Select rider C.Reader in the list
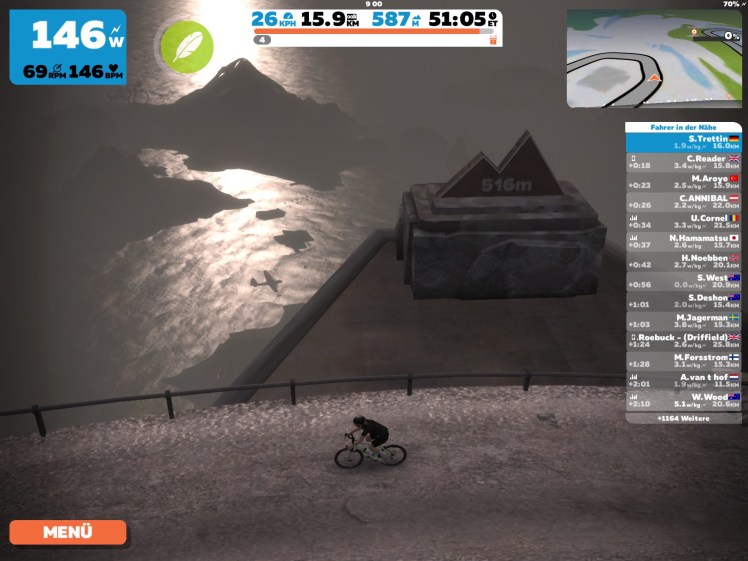This screenshot has height=561, width=748. (683, 162)
